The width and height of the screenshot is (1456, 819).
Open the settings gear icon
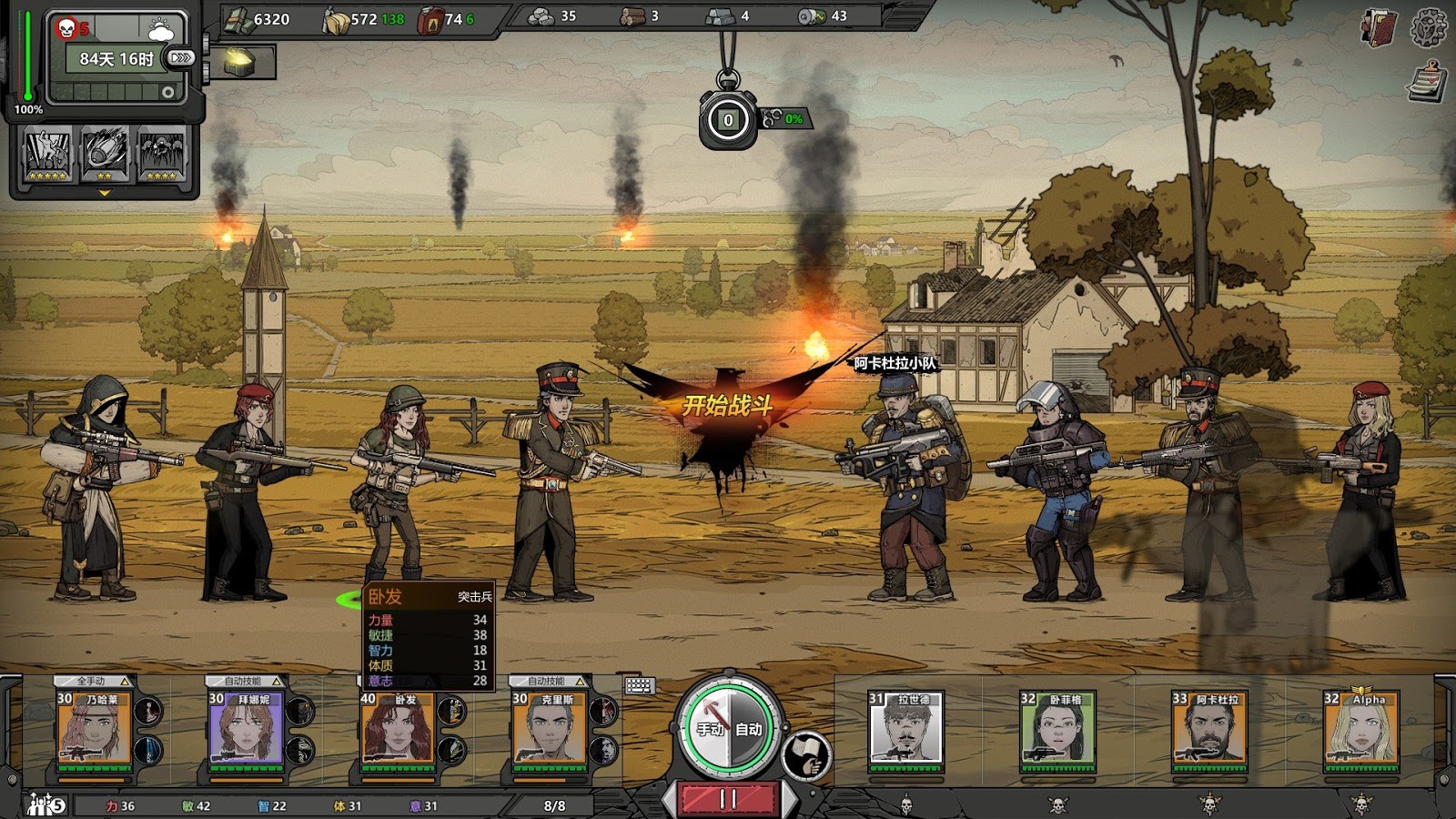coord(1428,28)
